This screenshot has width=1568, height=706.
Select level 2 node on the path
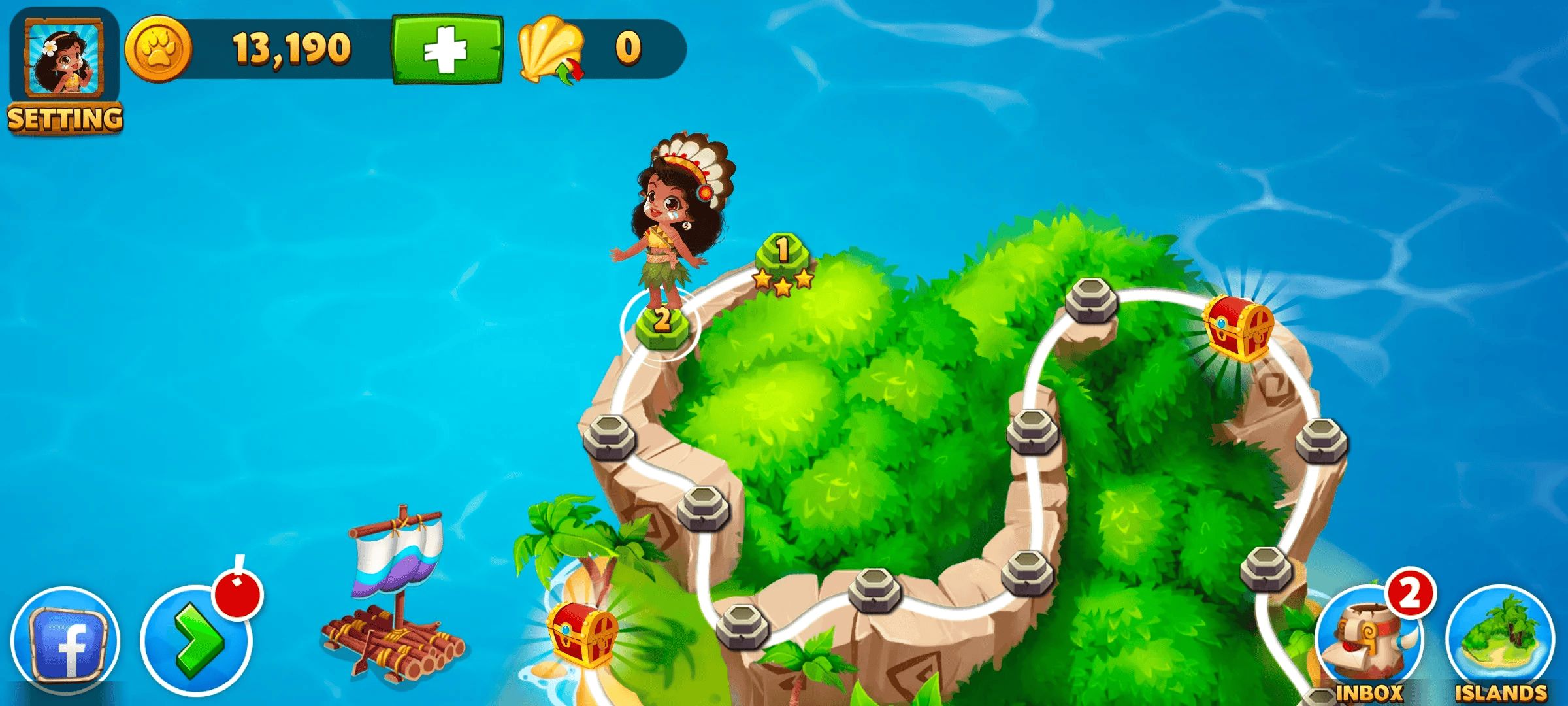click(661, 323)
